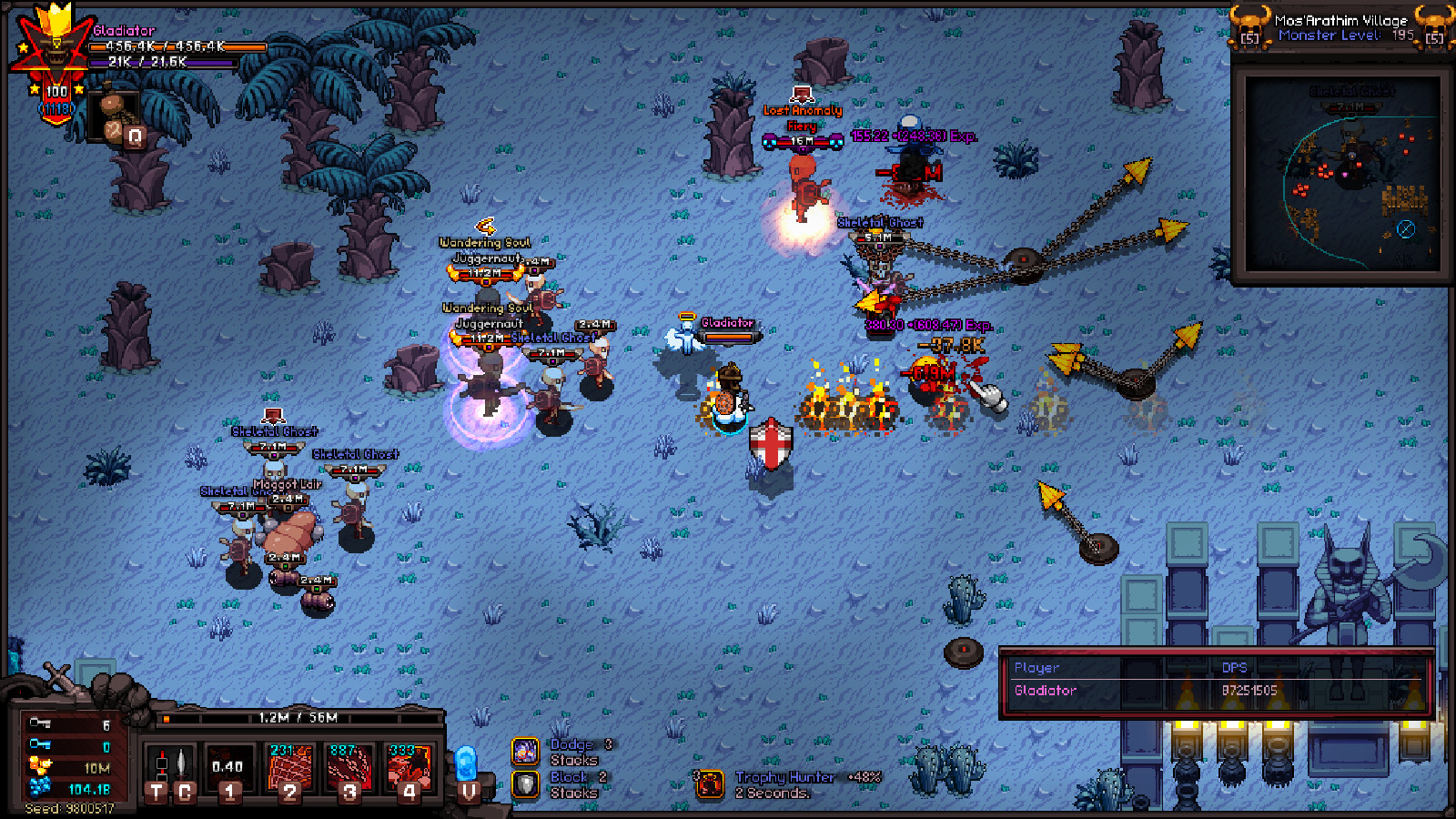Image resolution: width=1456 pixels, height=819 pixels.
Task: Click the DPS column header
Action: point(1236,667)
